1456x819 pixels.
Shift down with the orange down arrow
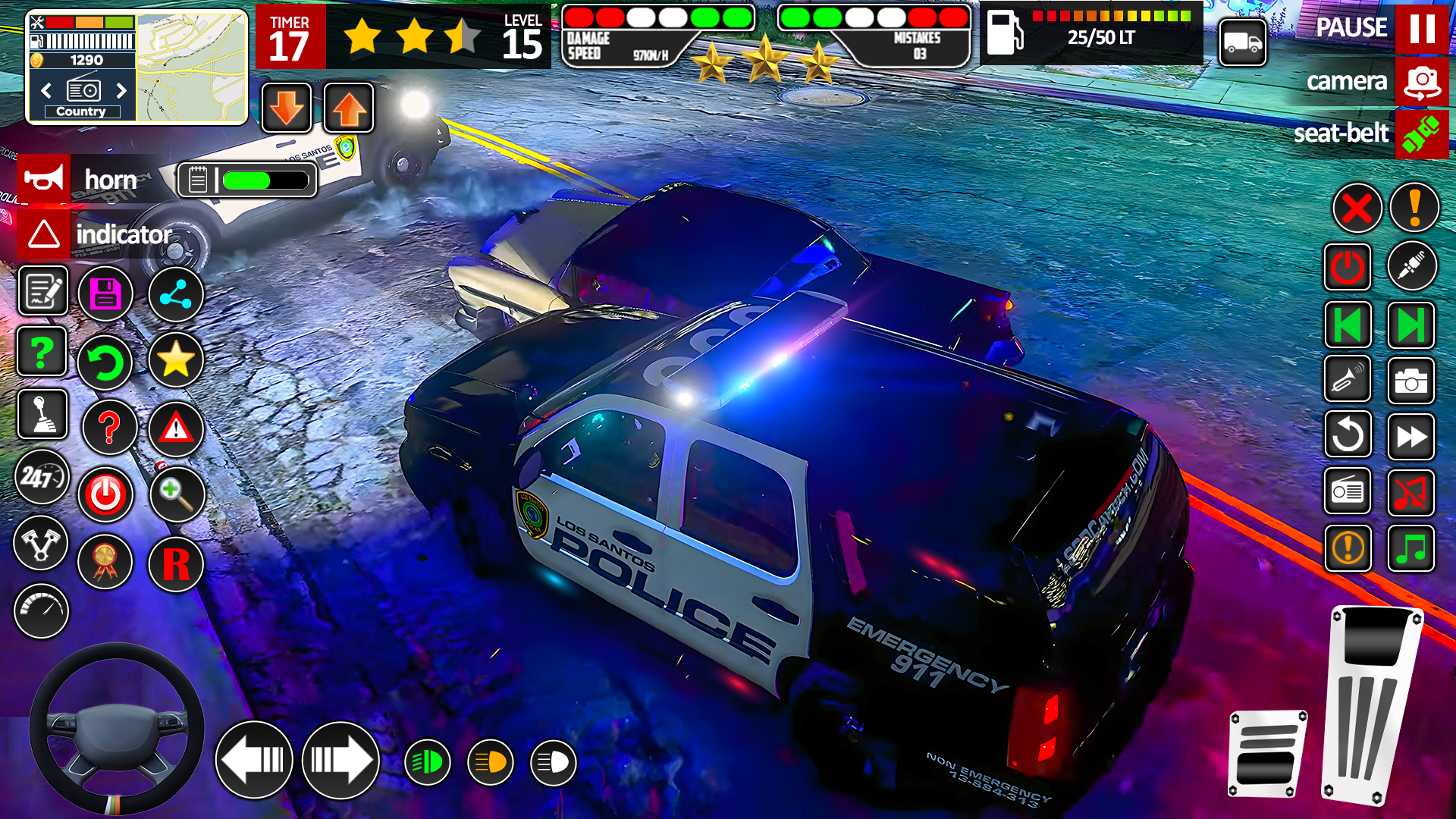(x=286, y=108)
